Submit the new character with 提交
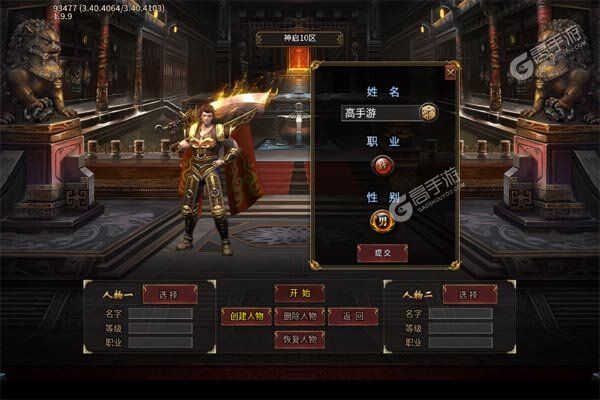Image resolution: width=600 pixels, height=400 pixels. (x=381, y=253)
